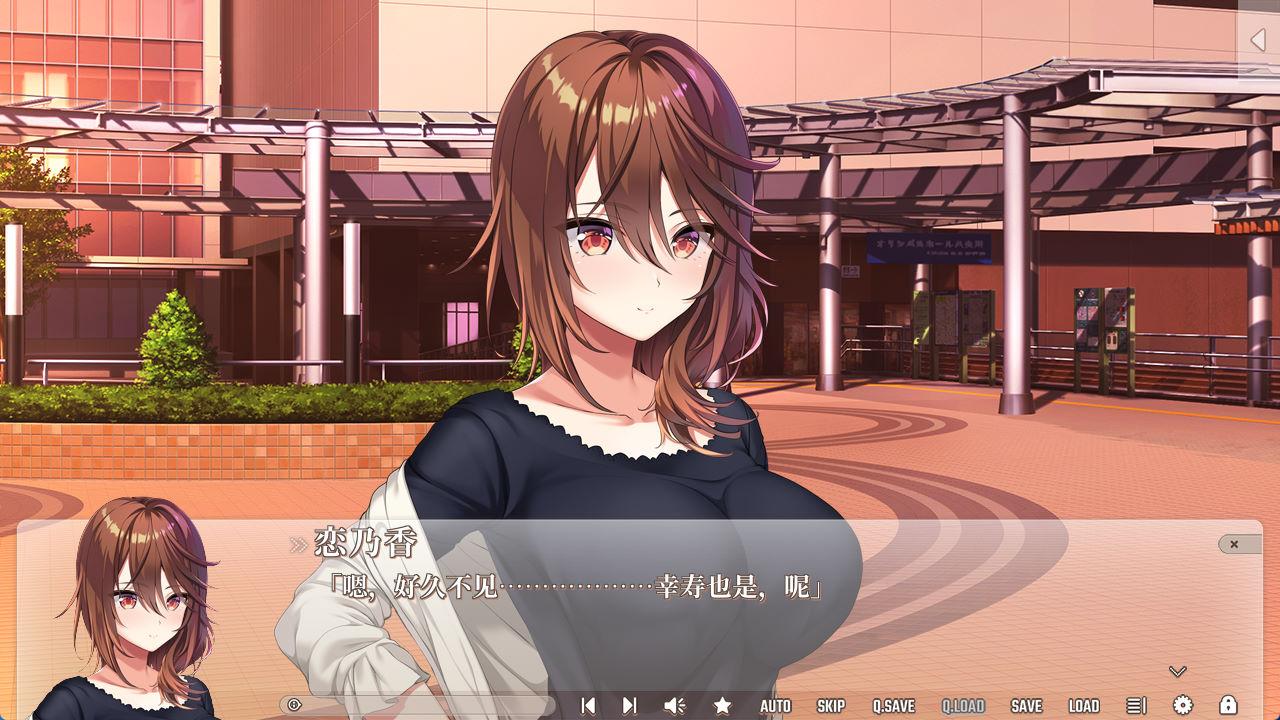Open settings via the gear icon

point(1183,706)
